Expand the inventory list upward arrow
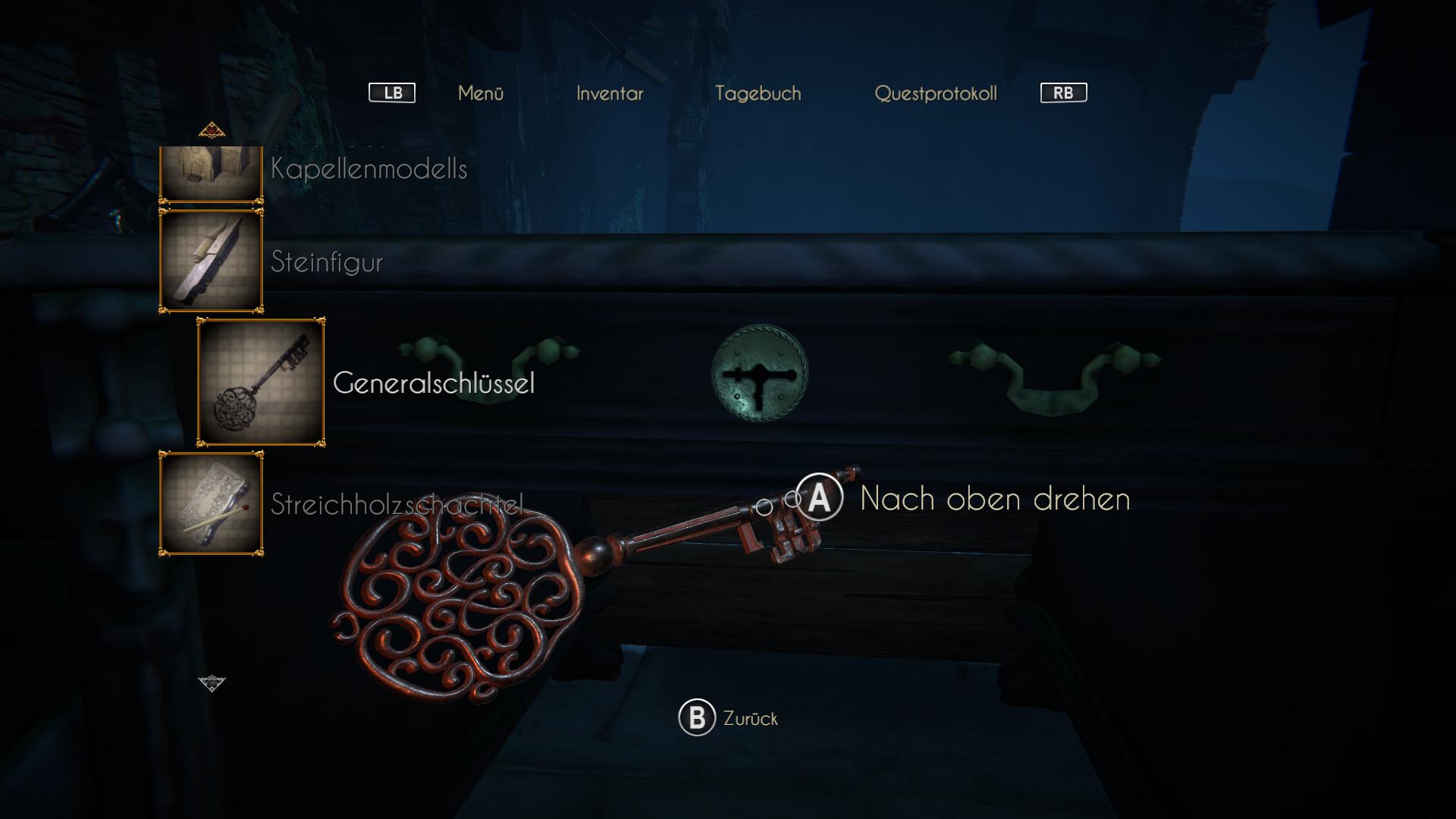This screenshot has width=1456, height=819. tap(212, 129)
